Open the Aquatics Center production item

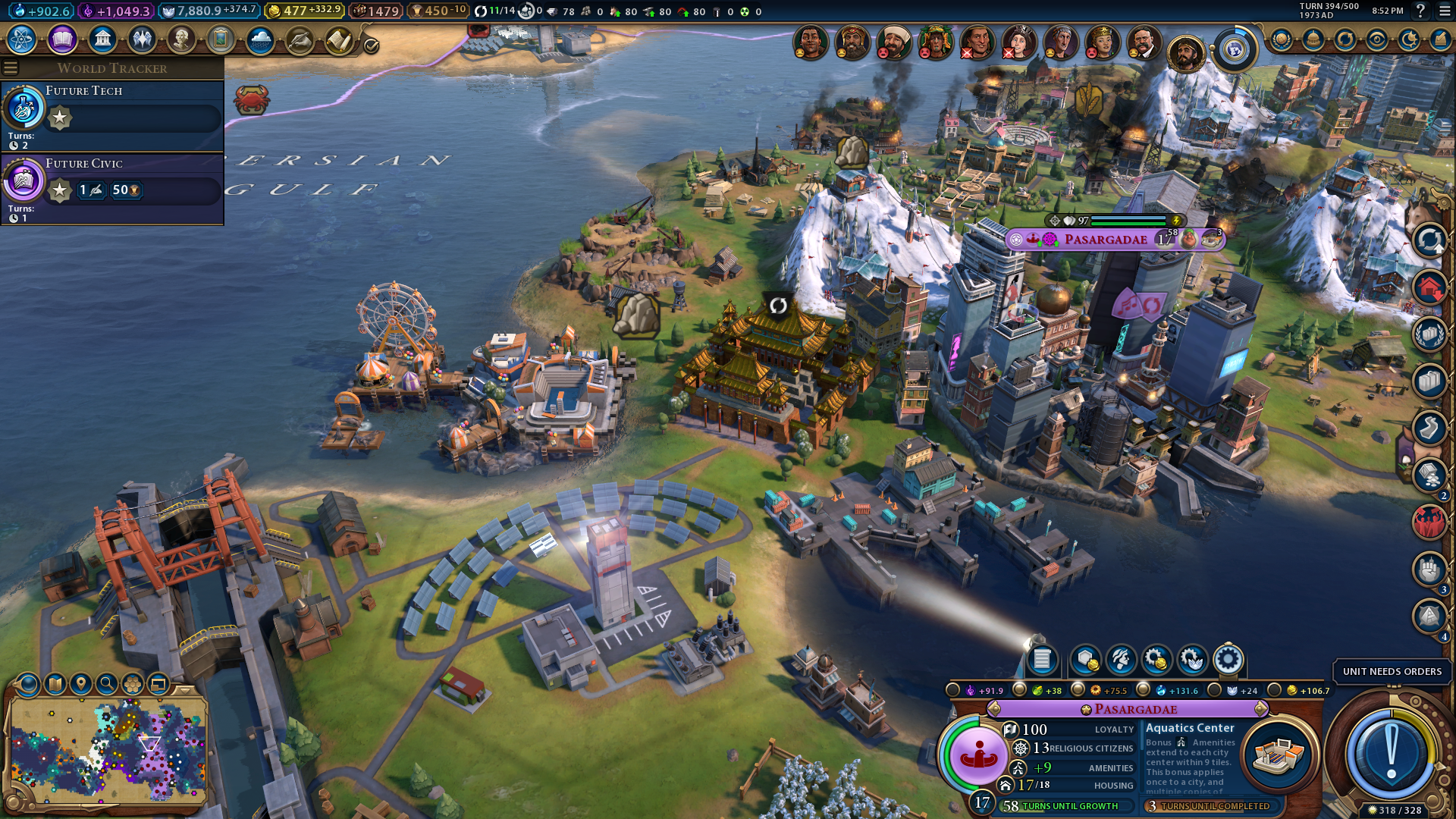(1279, 754)
